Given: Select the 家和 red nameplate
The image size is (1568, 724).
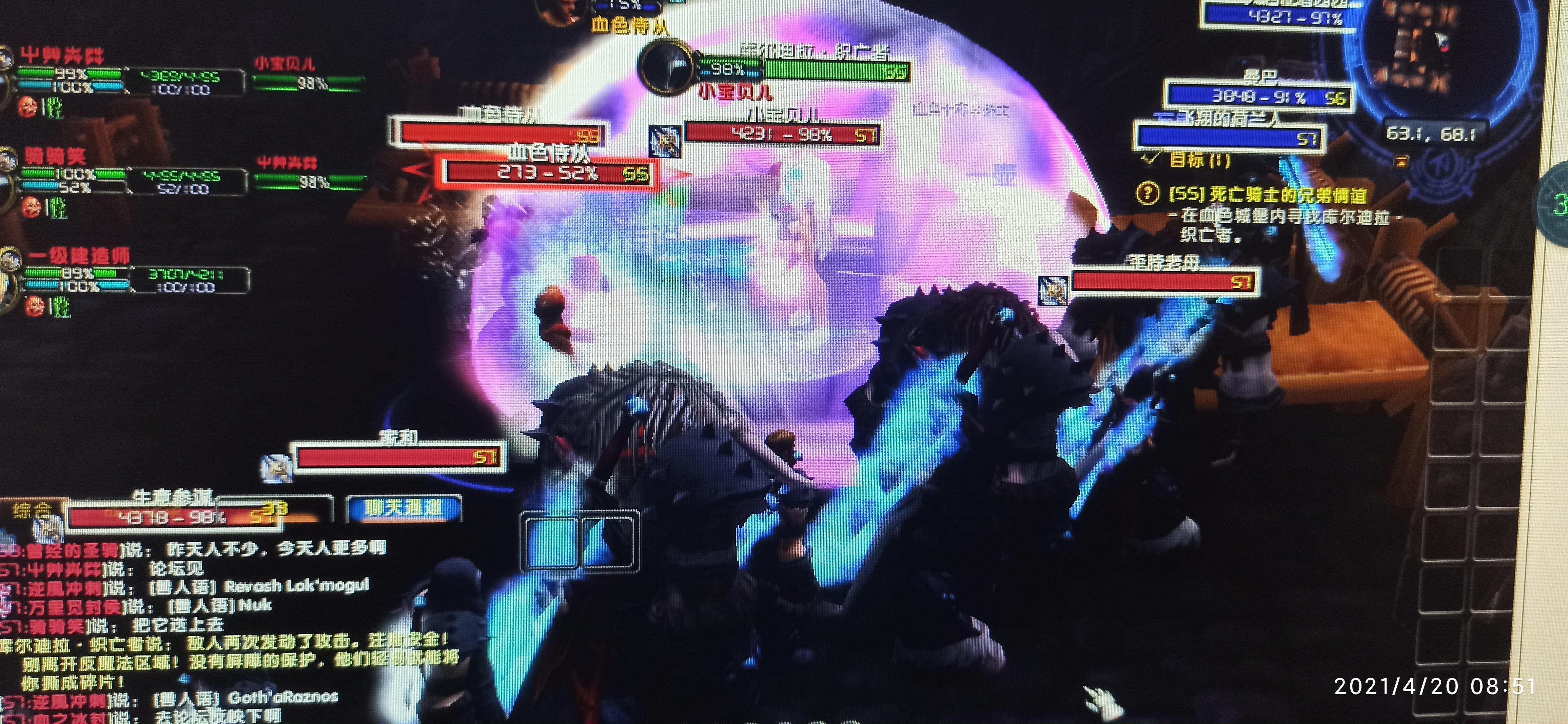Looking at the screenshot, I should click(x=399, y=457).
